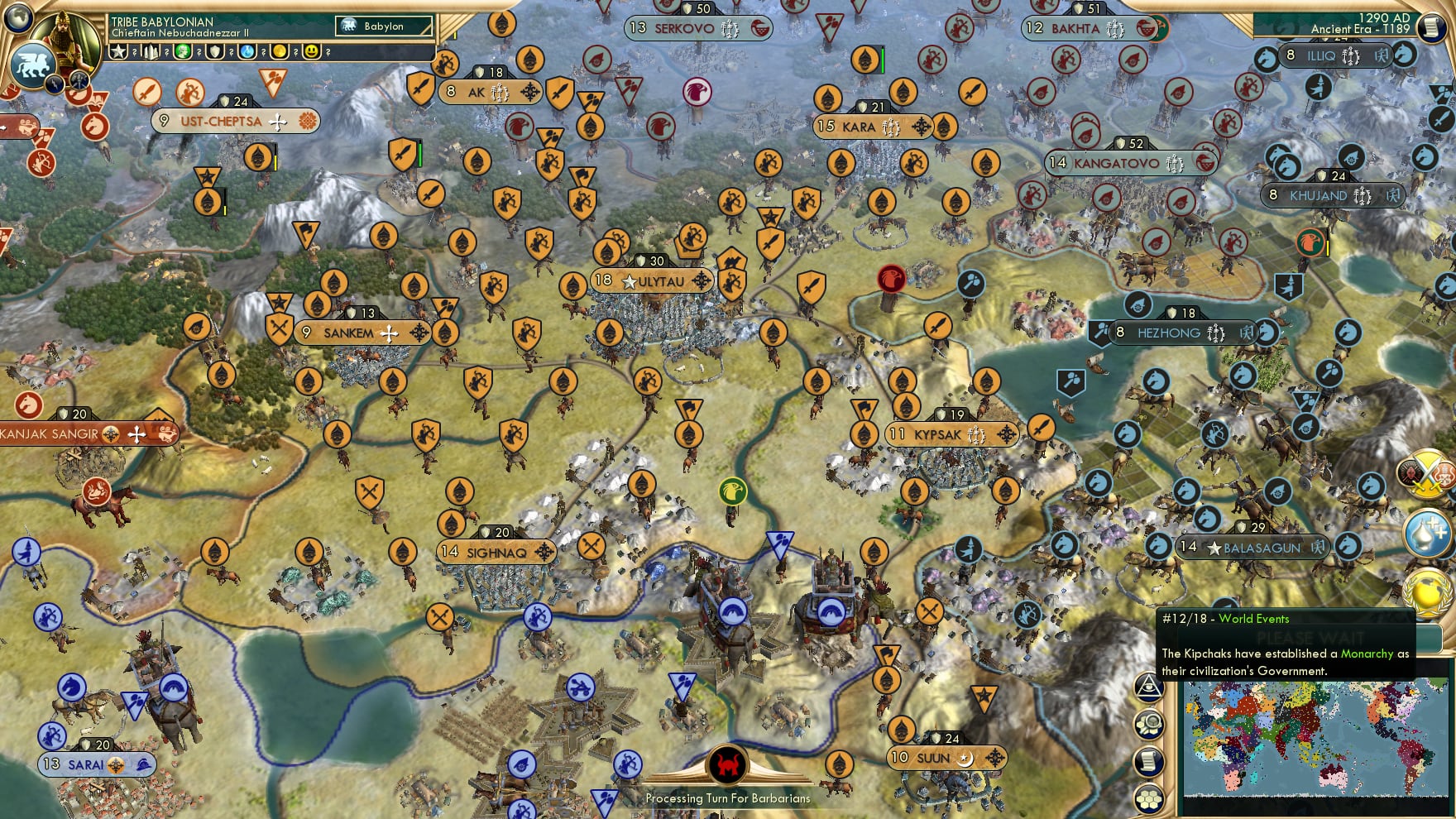
Task: Open the Civilopedia scroll icon
Action: pyautogui.click(x=1150, y=760)
